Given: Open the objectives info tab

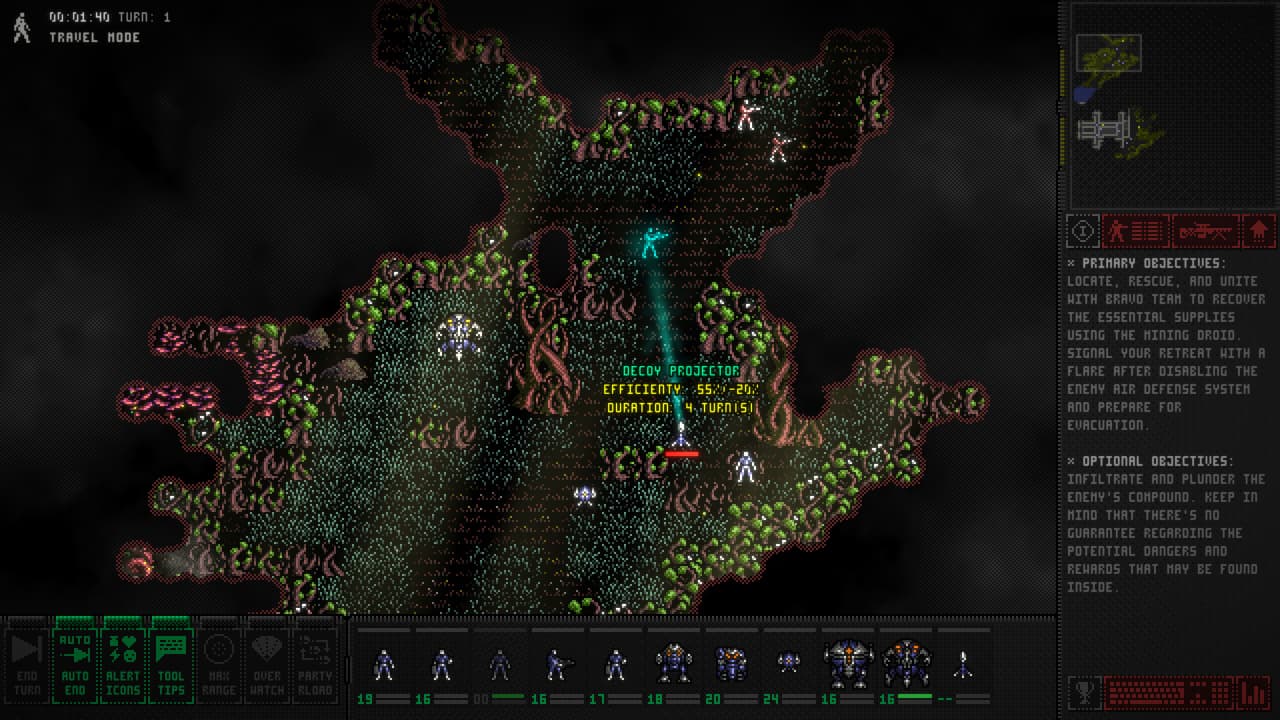Looking at the screenshot, I should pos(1082,231).
